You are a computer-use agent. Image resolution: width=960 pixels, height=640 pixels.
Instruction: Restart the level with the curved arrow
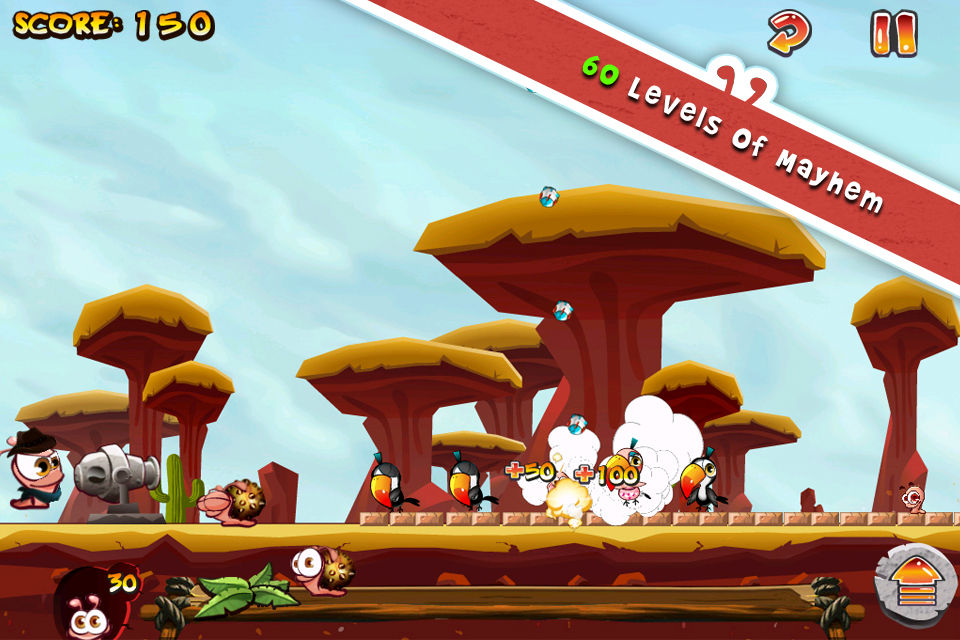click(788, 33)
